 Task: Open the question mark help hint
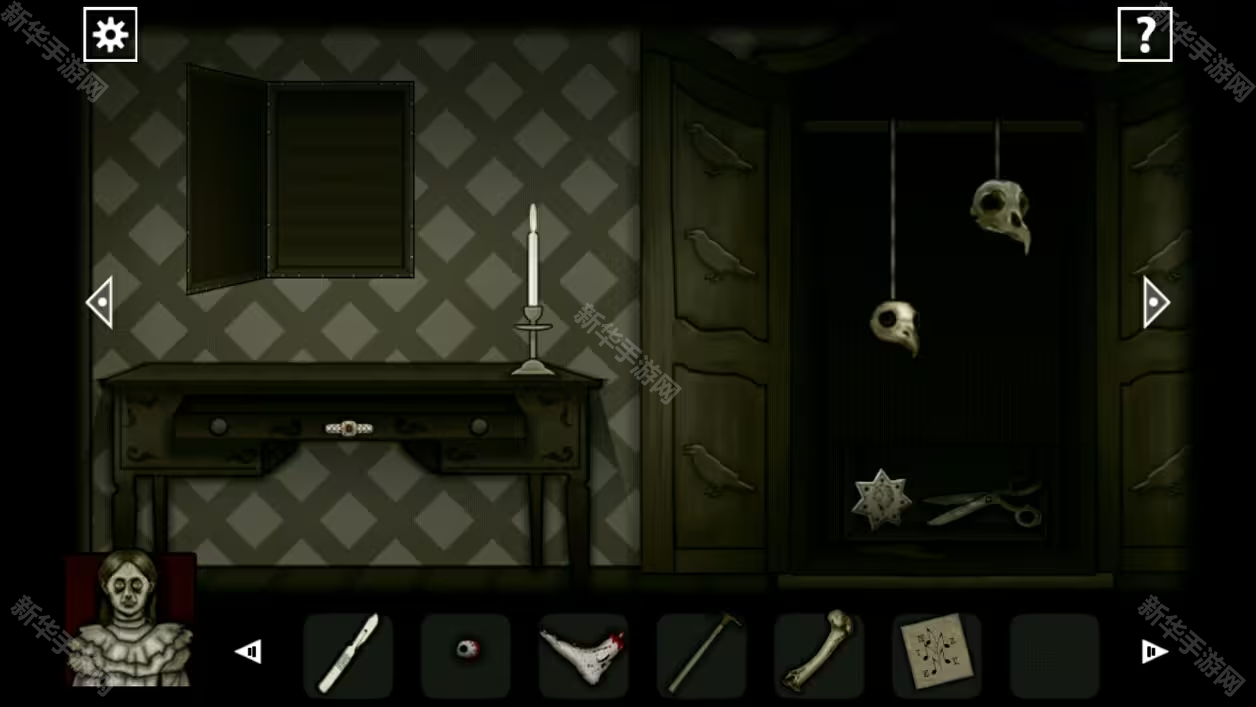tap(1144, 35)
